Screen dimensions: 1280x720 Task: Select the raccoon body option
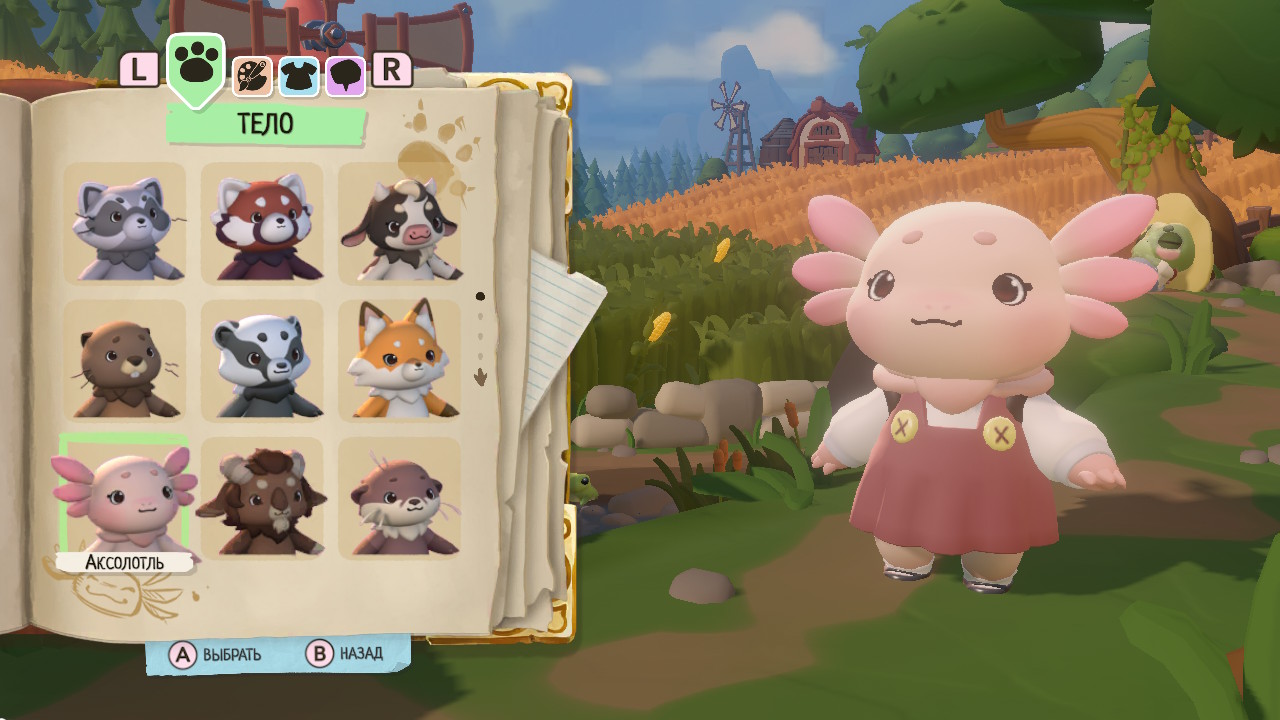click(125, 225)
